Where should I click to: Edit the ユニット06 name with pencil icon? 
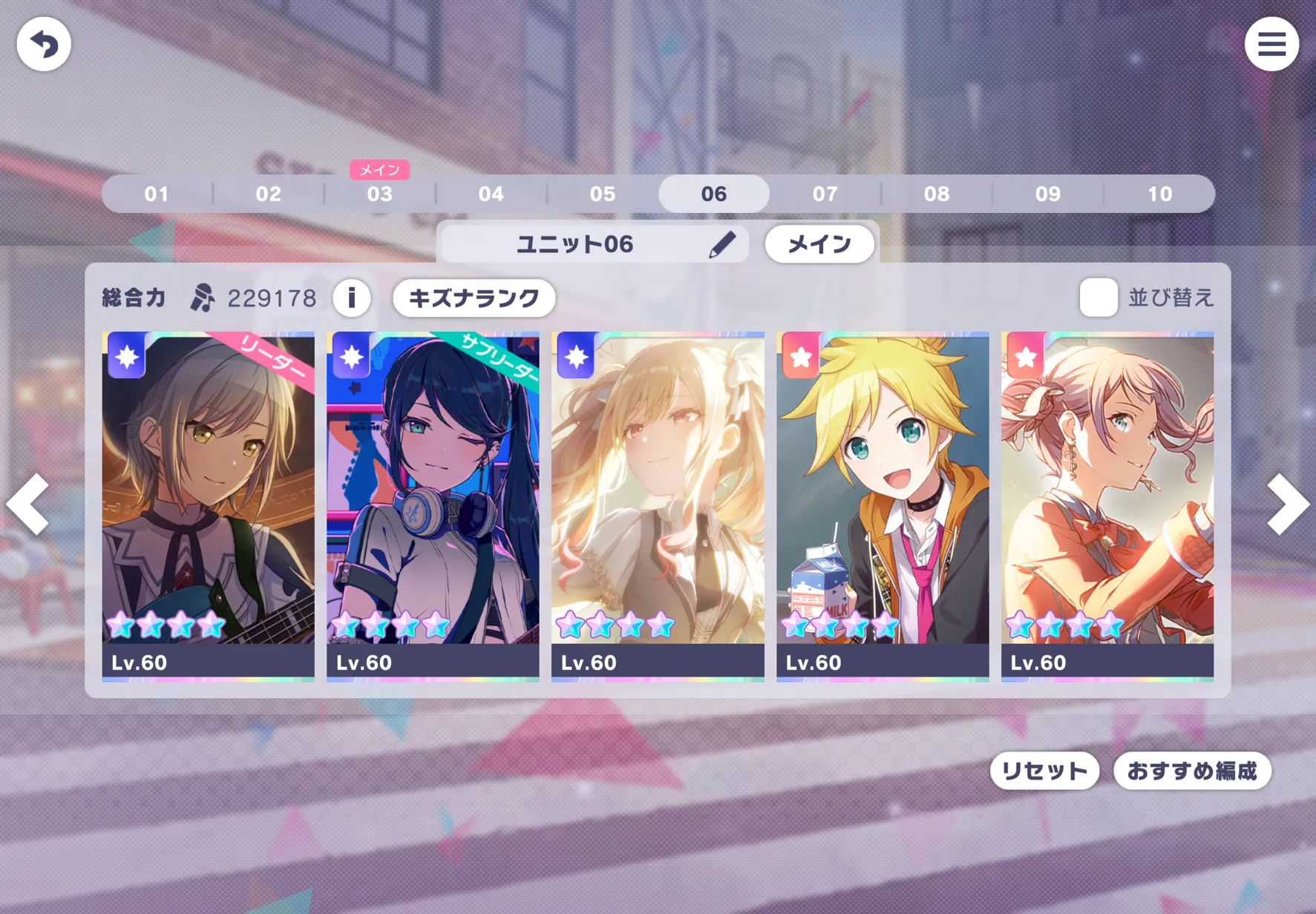click(x=721, y=244)
